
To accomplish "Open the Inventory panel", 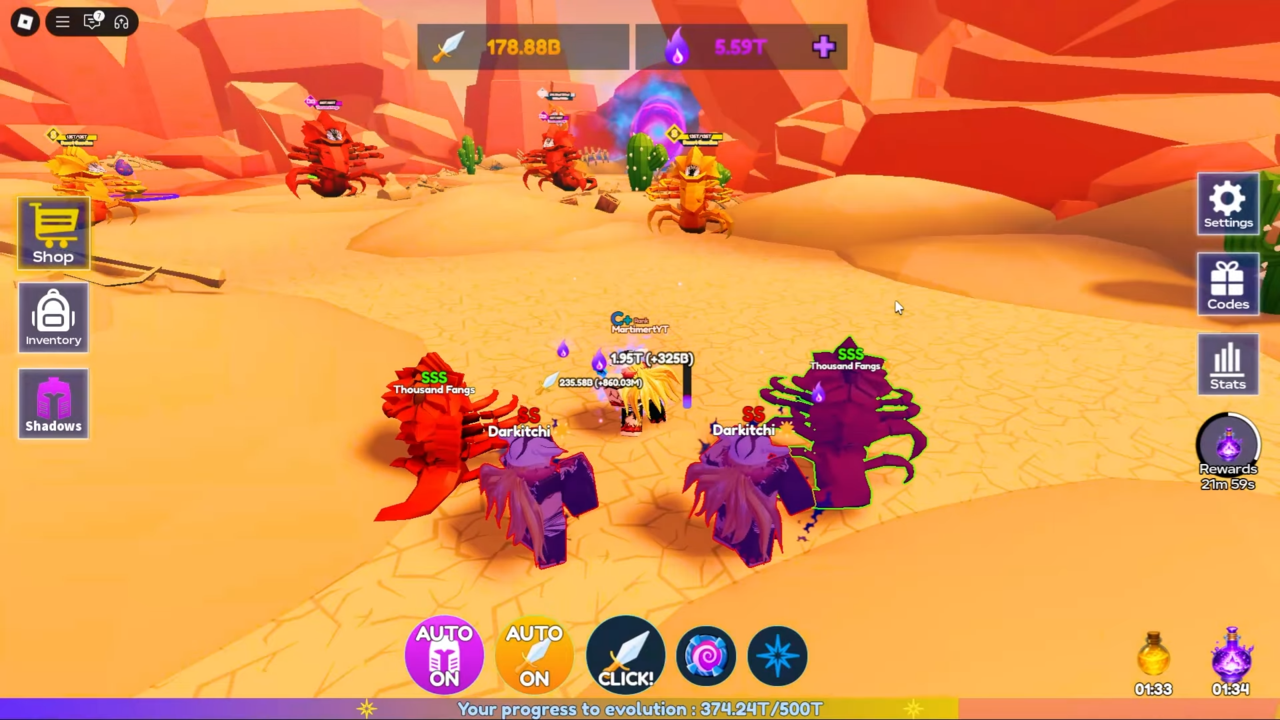I will tap(53, 318).
